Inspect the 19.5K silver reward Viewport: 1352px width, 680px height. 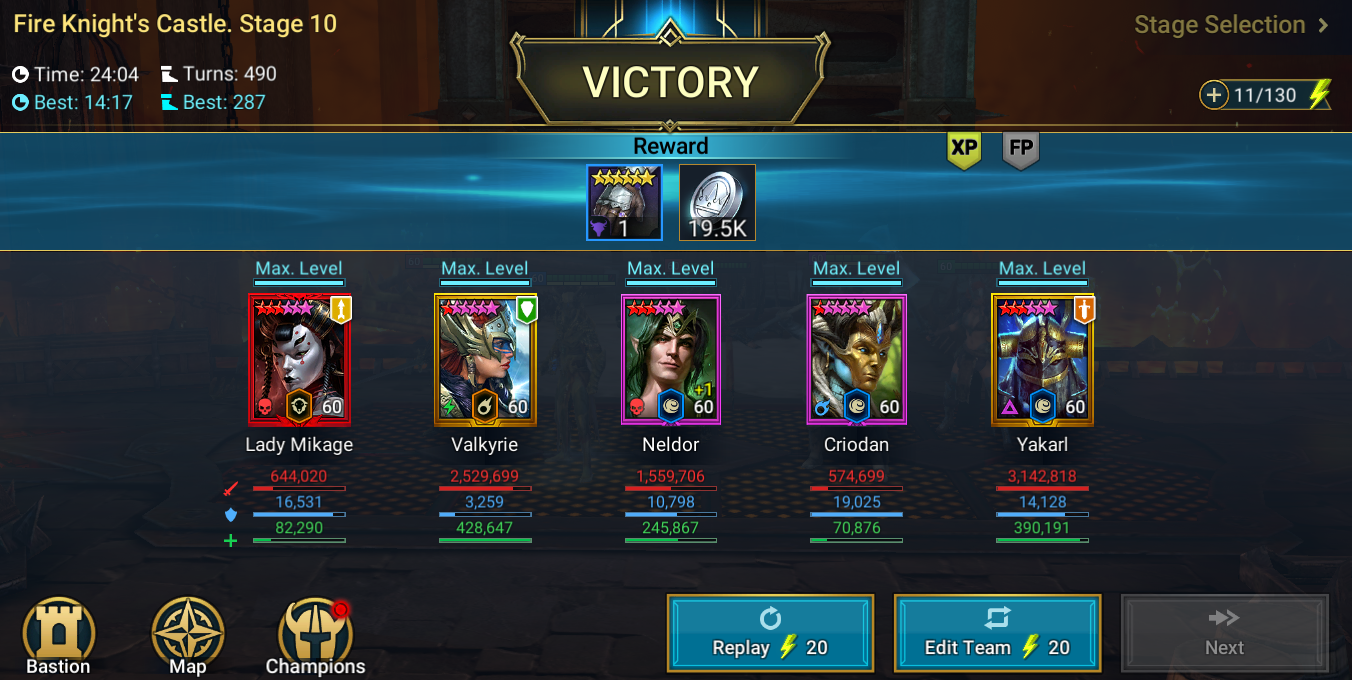pyautogui.click(x=717, y=203)
